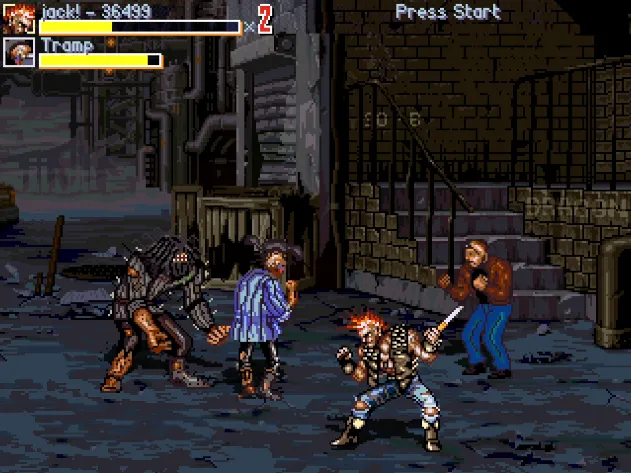Image resolution: width=631 pixels, height=473 pixels.
Task: Click jack's player portrait icon
Action: tap(20, 18)
